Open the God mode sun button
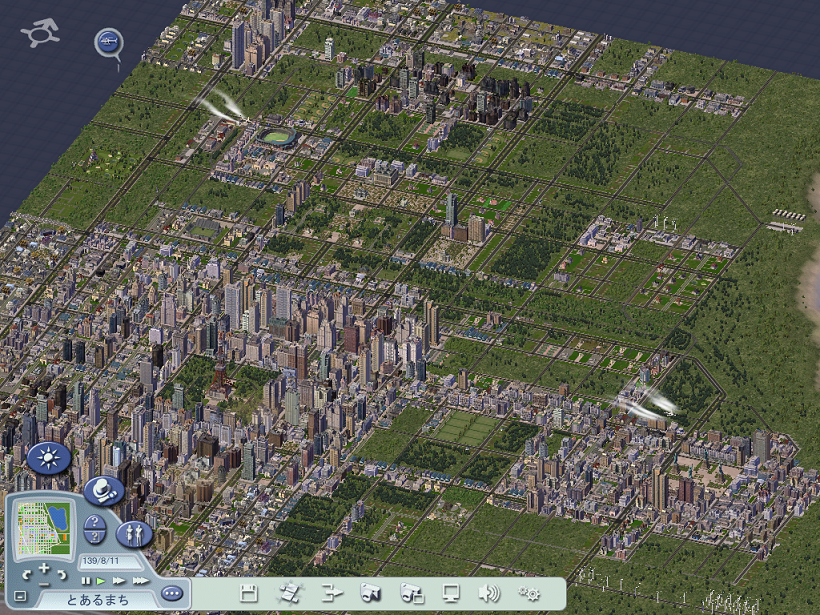 48,458
